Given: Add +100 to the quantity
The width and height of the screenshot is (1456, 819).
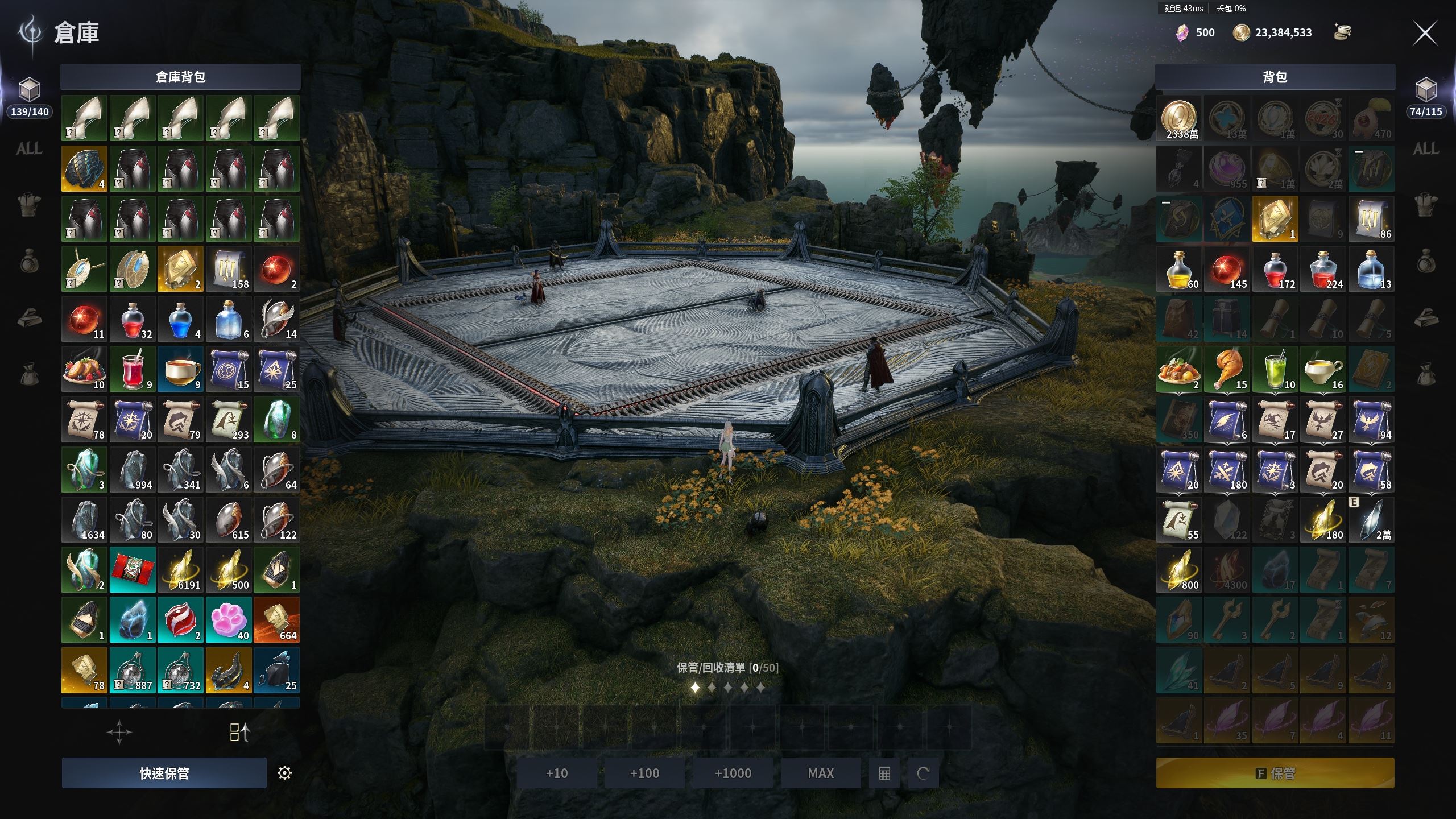Looking at the screenshot, I should (644, 773).
